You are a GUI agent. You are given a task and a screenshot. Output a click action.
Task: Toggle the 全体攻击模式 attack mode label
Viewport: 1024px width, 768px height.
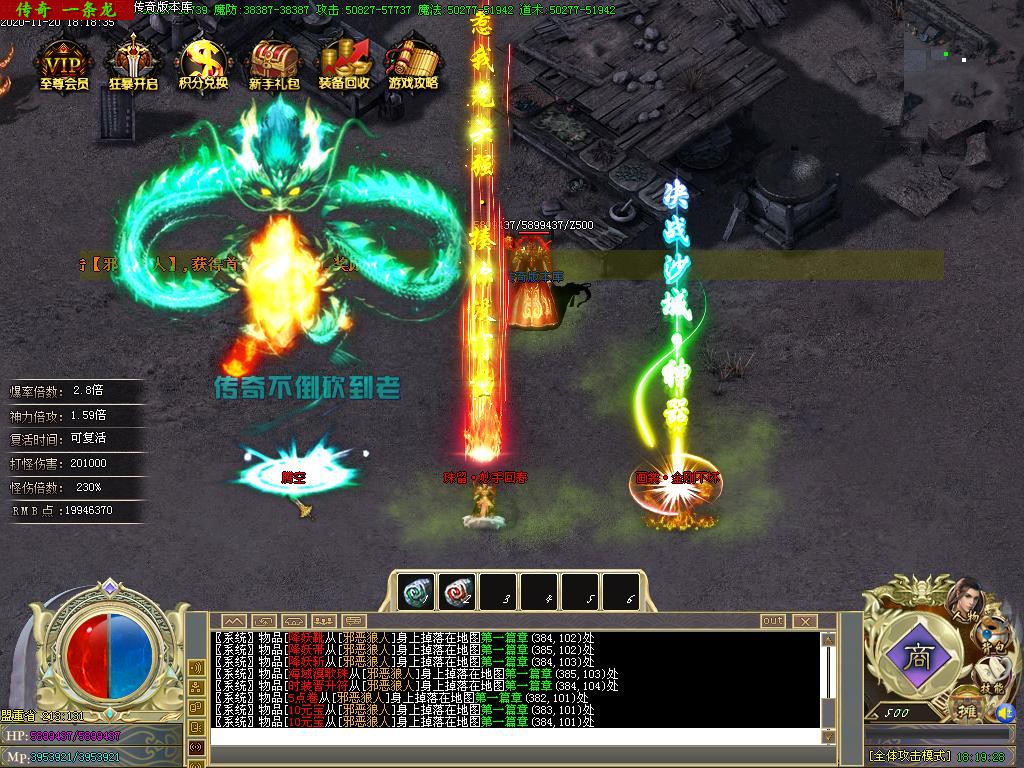[909, 756]
